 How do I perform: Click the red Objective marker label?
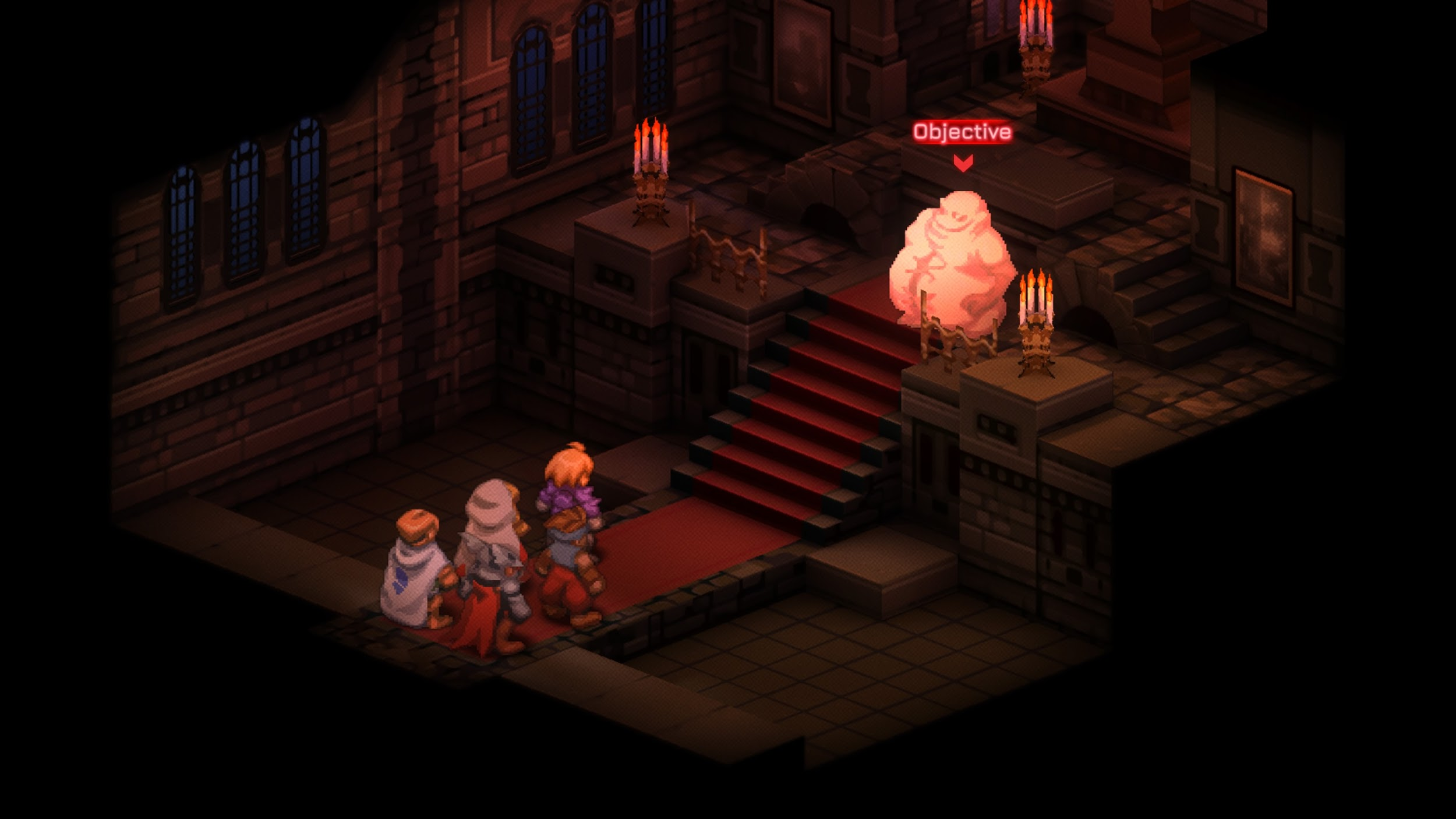click(x=962, y=132)
